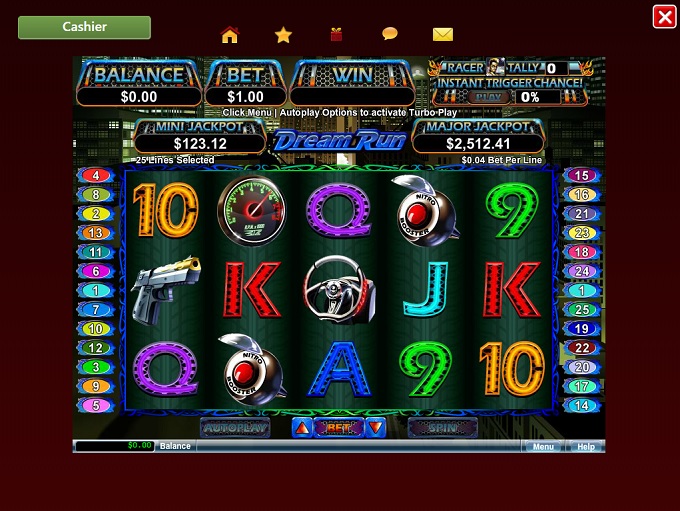Open chat via the speech bubble icon

(x=390, y=34)
